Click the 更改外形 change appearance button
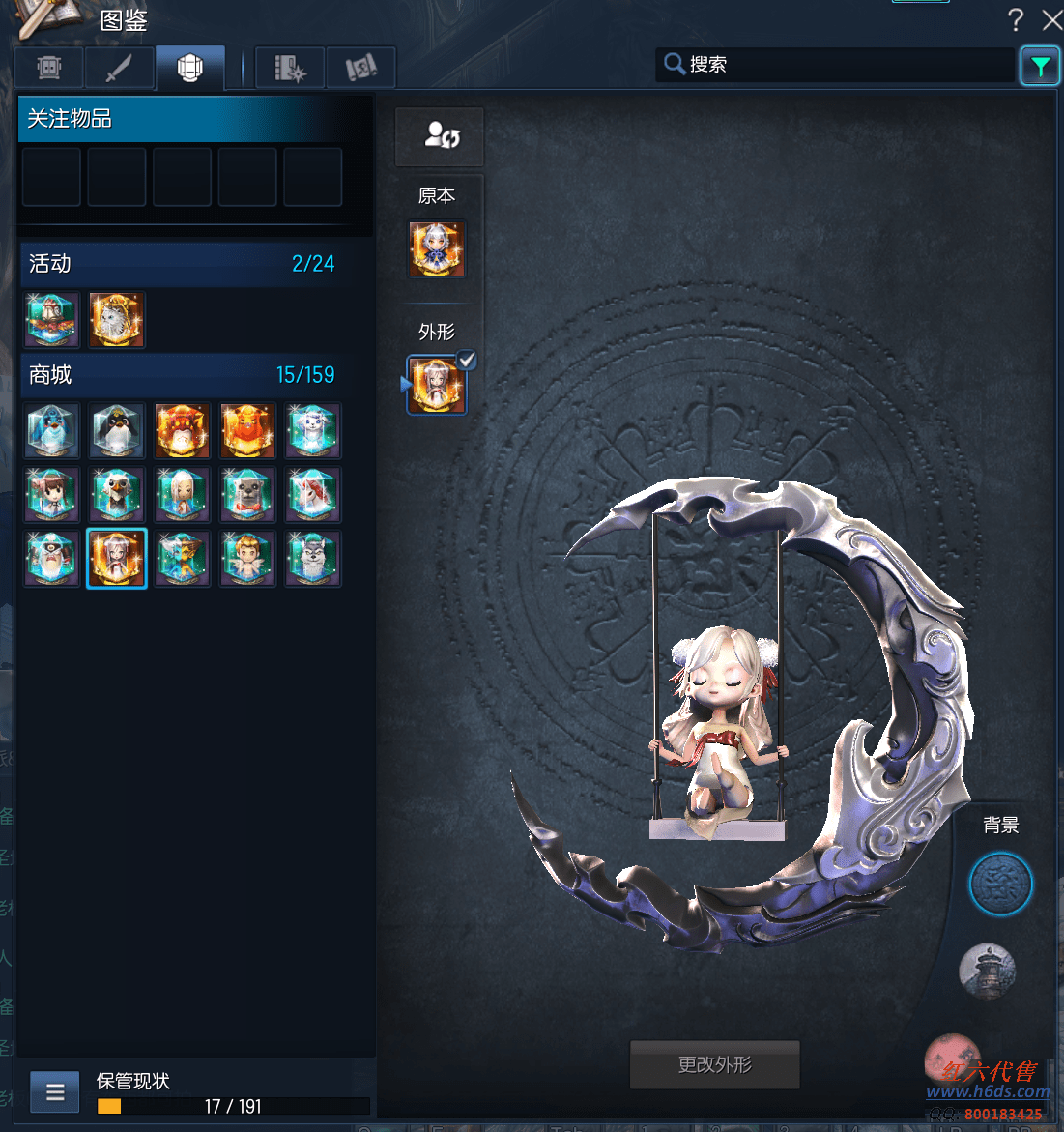The image size is (1064, 1132). point(714,1064)
